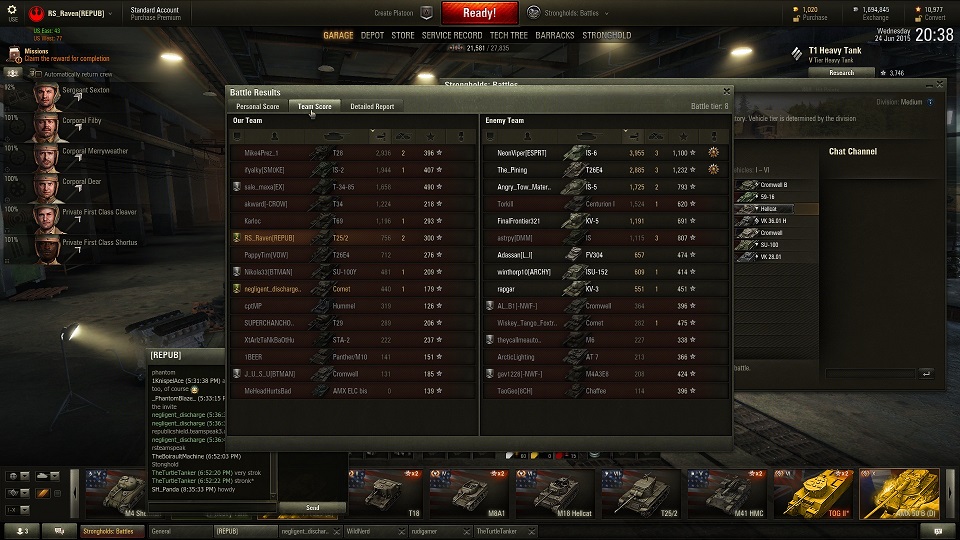Viewport: 960px width, 540px height.
Task: Click the red Ready! button
Action: [x=479, y=13]
